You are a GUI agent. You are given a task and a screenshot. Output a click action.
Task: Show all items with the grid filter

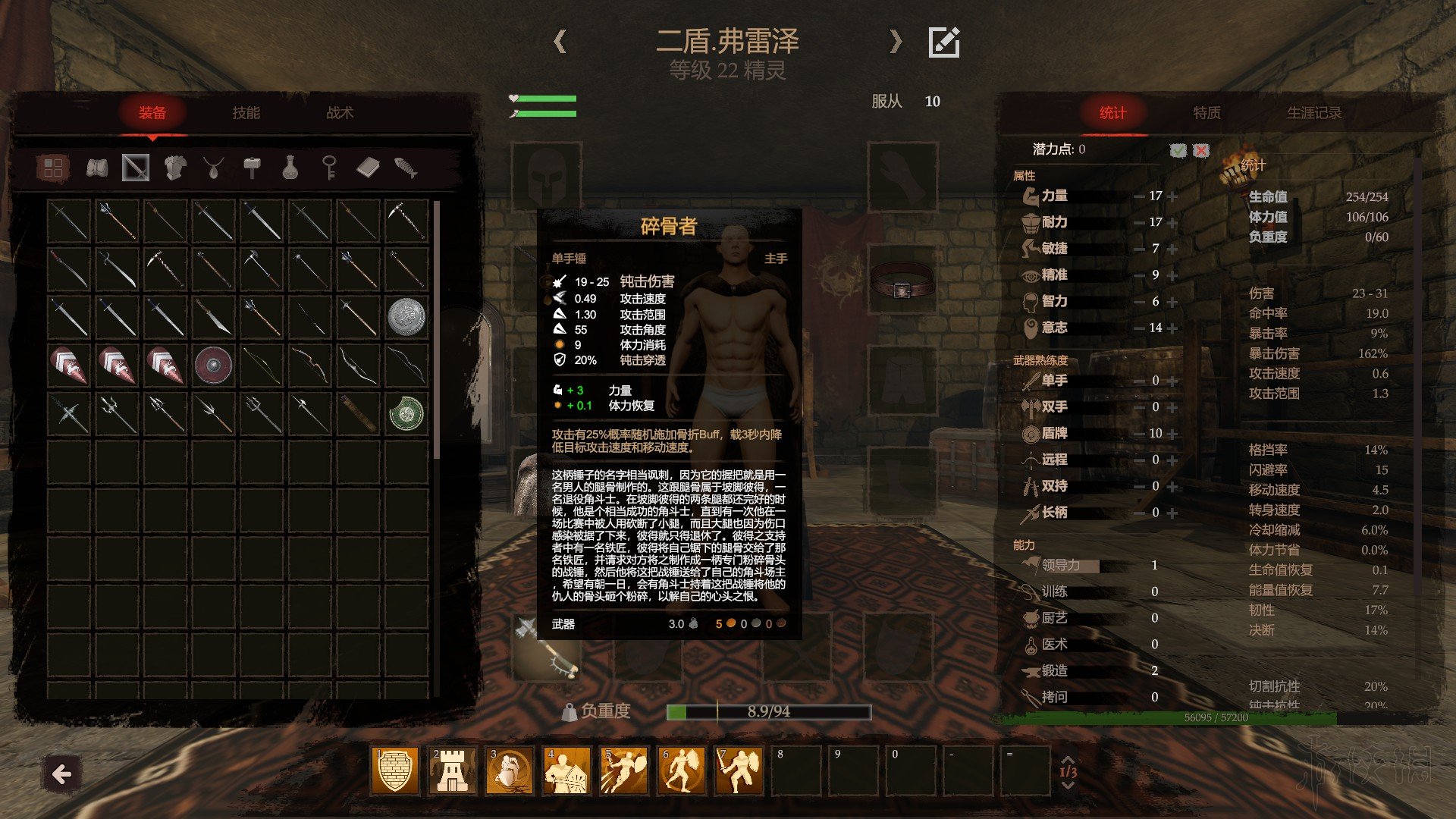pyautogui.click(x=53, y=168)
